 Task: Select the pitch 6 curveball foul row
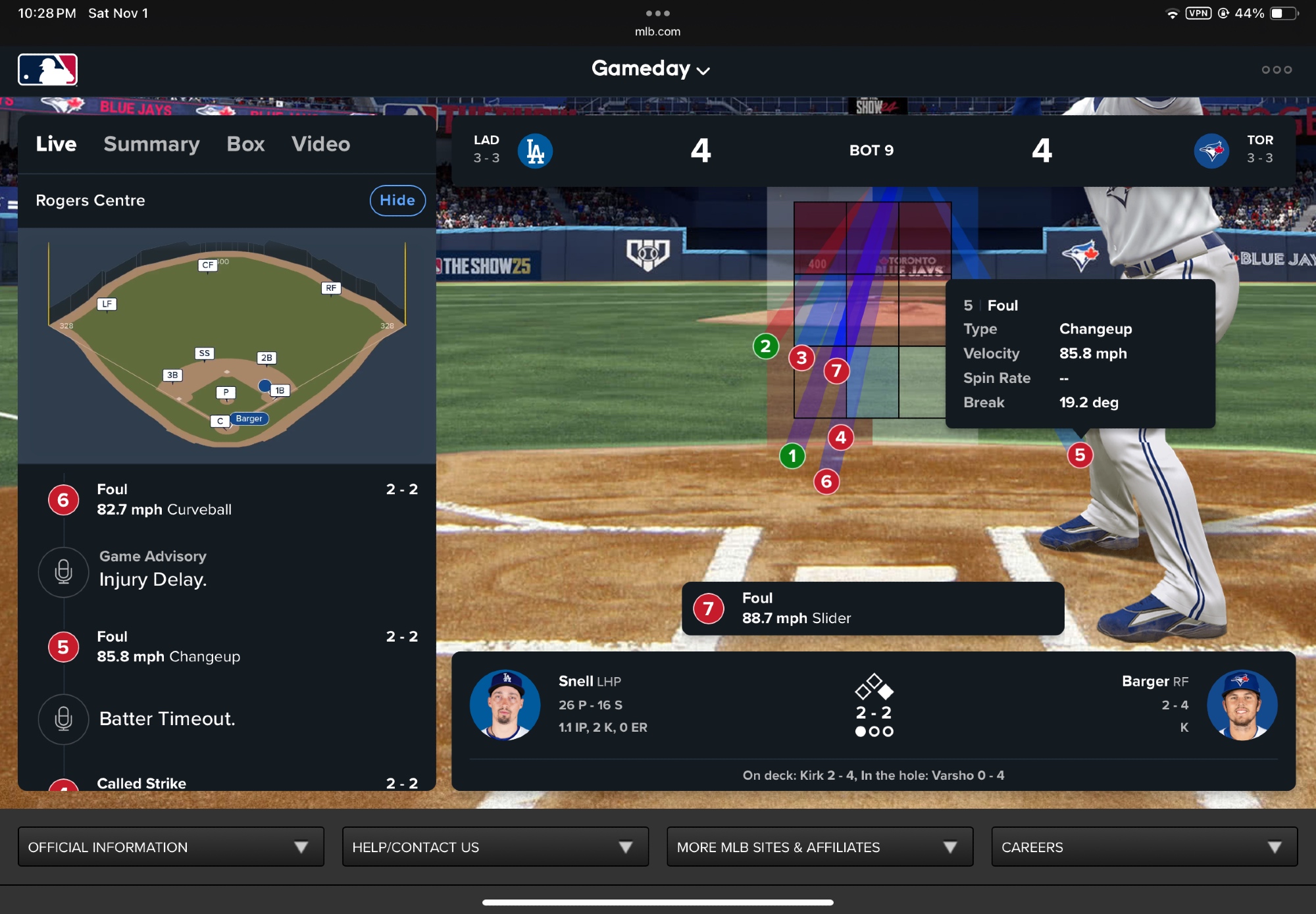(x=227, y=499)
